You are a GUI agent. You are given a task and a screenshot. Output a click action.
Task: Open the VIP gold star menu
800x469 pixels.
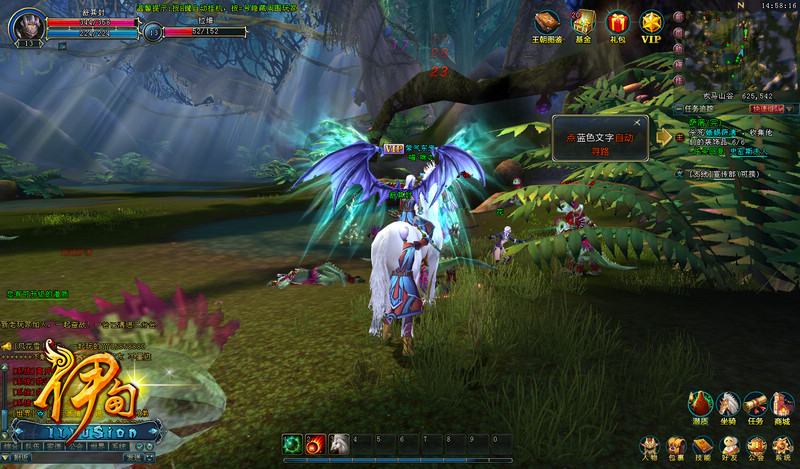pyautogui.click(x=652, y=23)
